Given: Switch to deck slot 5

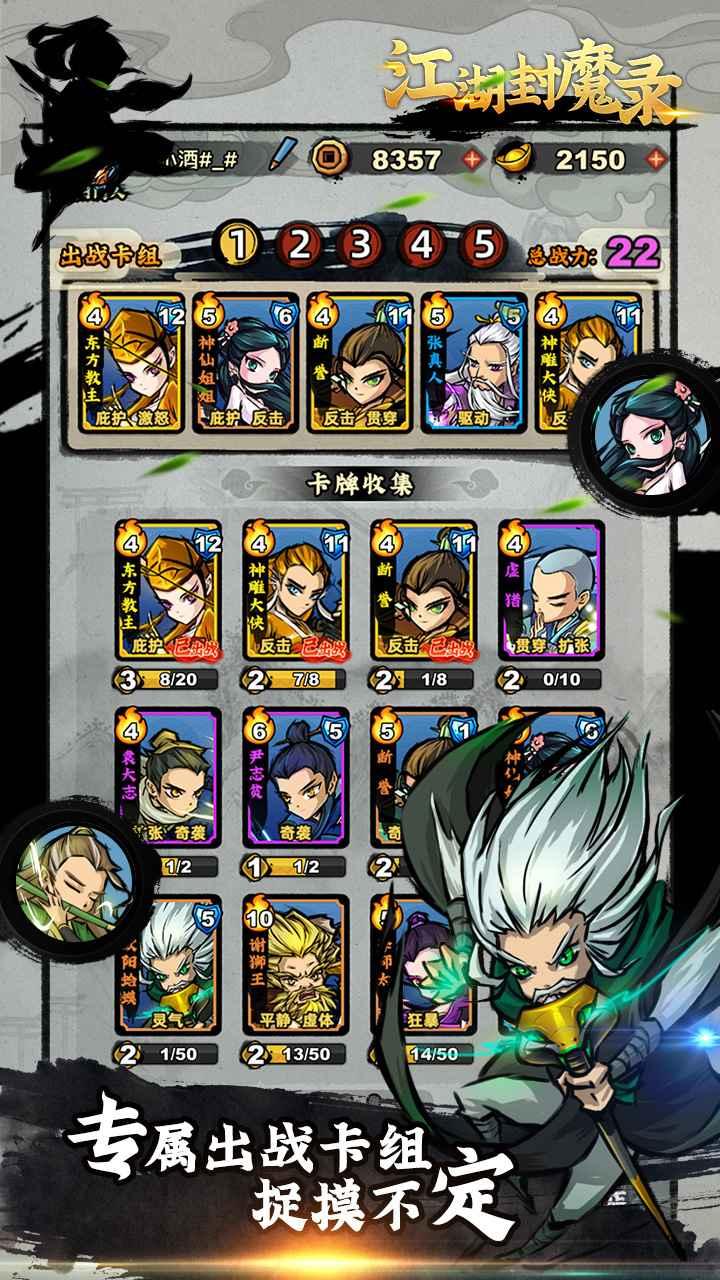Looking at the screenshot, I should [485, 243].
